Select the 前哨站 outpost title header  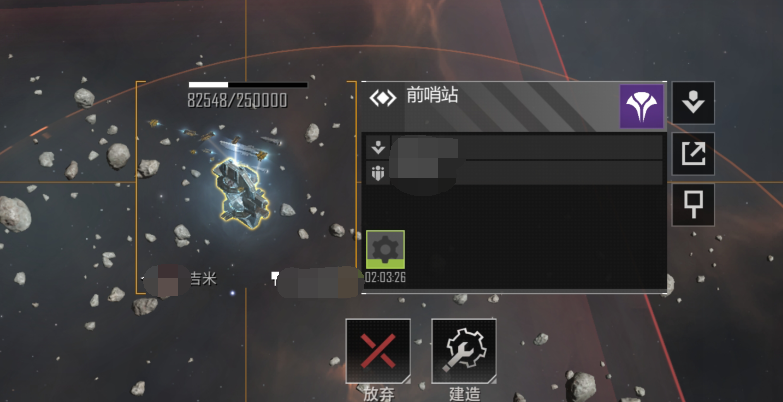[432, 97]
